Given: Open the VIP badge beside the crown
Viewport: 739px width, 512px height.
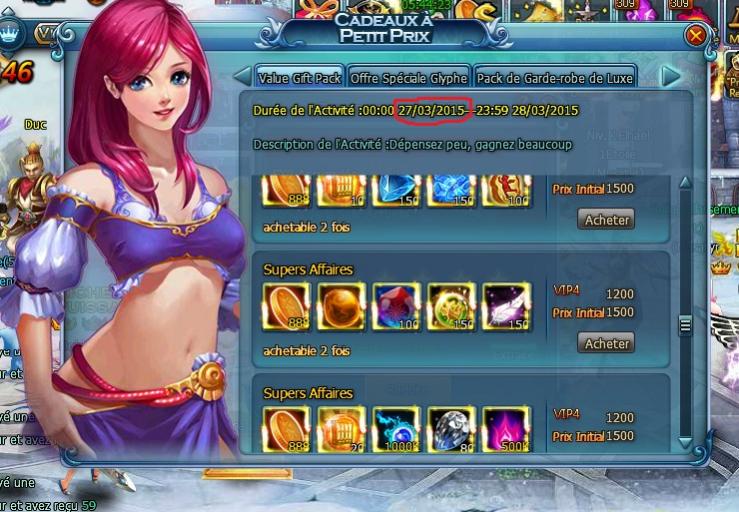Looking at the screenshot, I should point(47,33).
